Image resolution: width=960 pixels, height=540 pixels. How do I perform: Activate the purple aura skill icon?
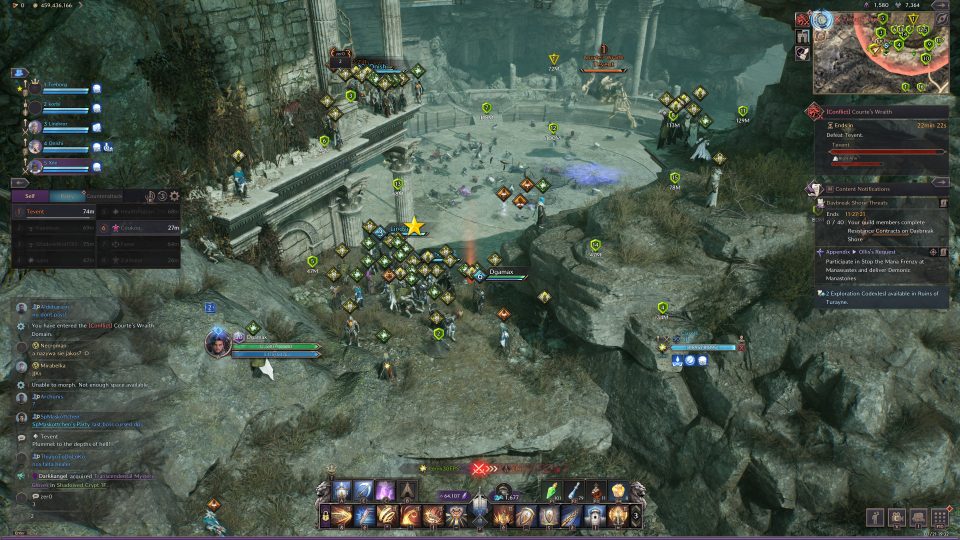pyautogui.click(x=387, y=491)
